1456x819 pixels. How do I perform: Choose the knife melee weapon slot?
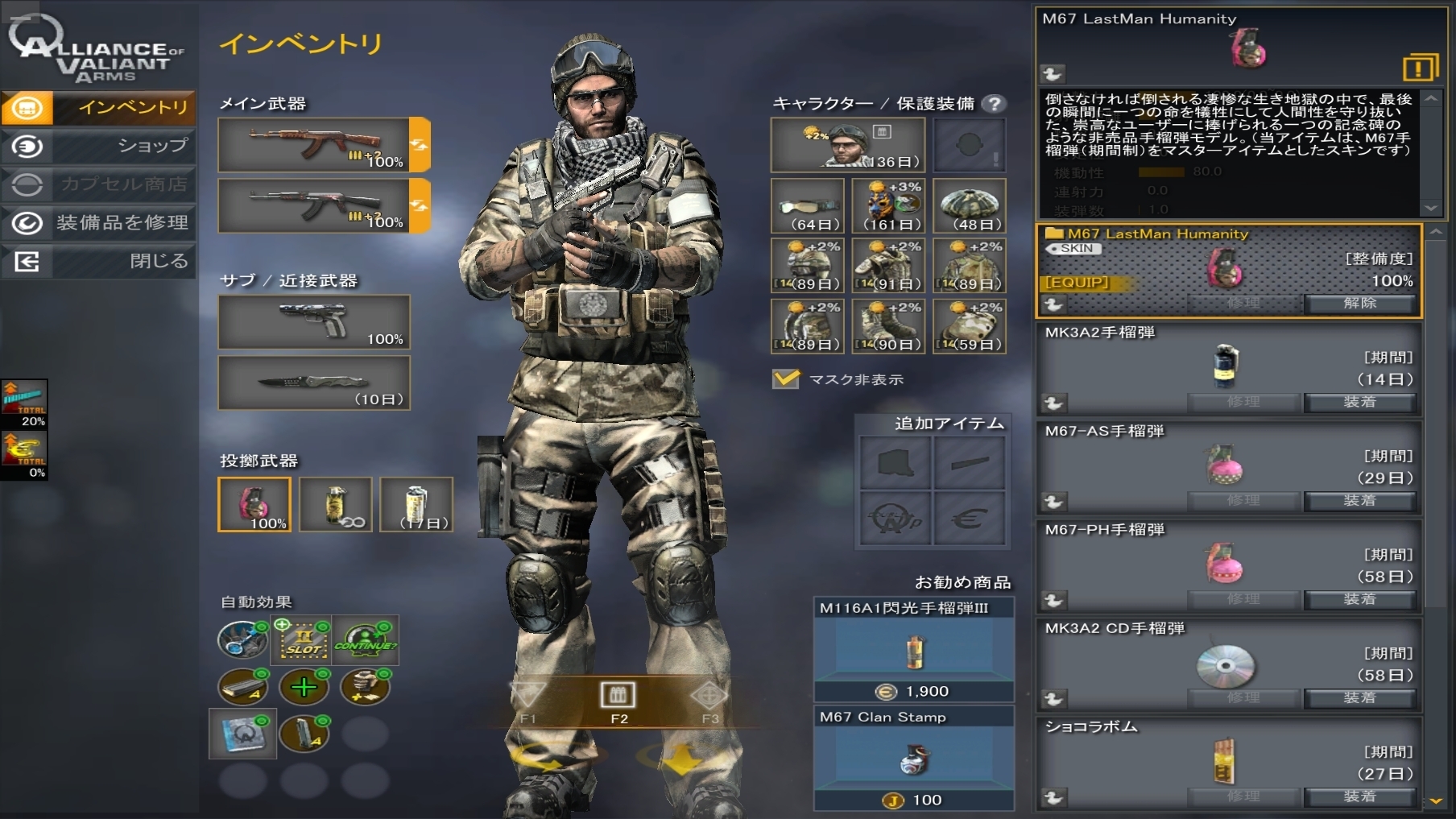(x=314, y=383)
